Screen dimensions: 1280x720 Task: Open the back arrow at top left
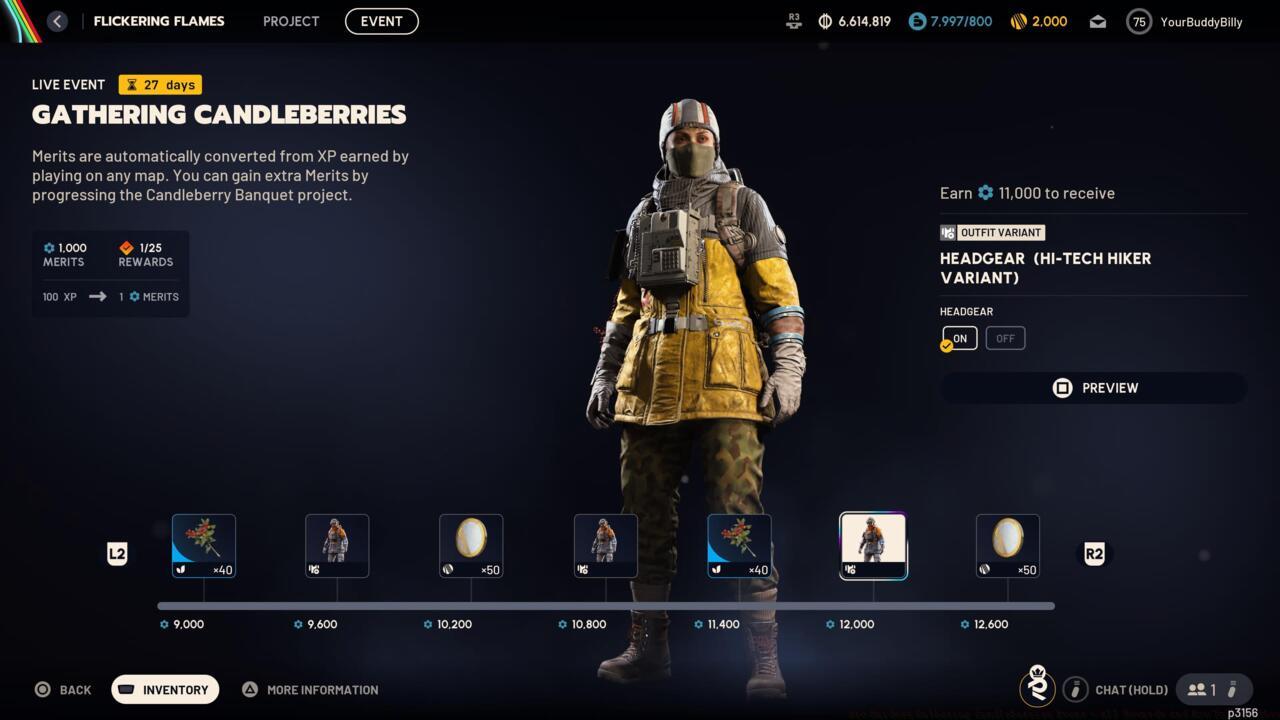tap(57, 21)
